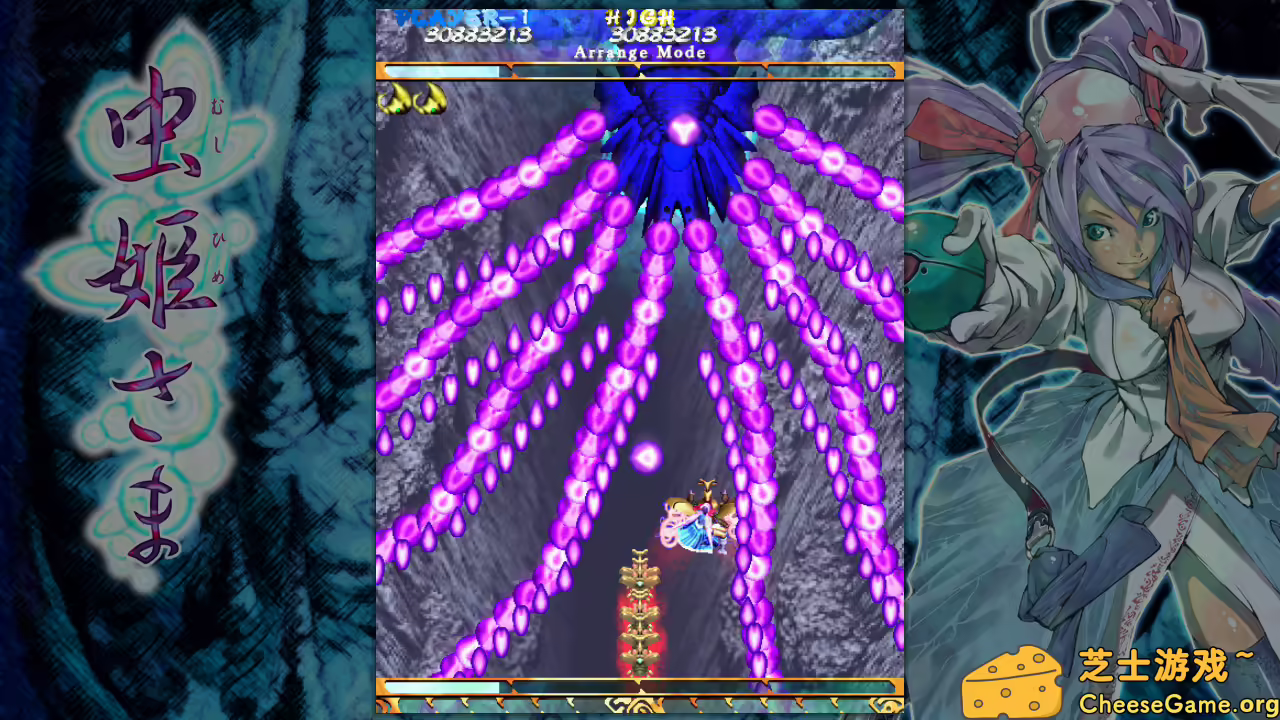1280x720 pixels.
Task: Click the top boss health gauge bar
Action: 640,70
